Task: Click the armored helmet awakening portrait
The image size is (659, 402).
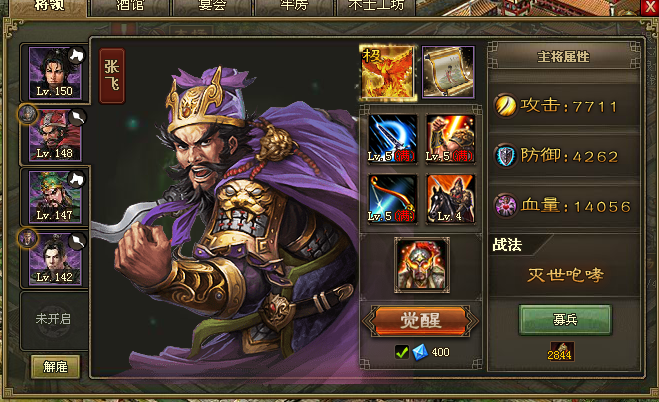Action: click(420, 264)
